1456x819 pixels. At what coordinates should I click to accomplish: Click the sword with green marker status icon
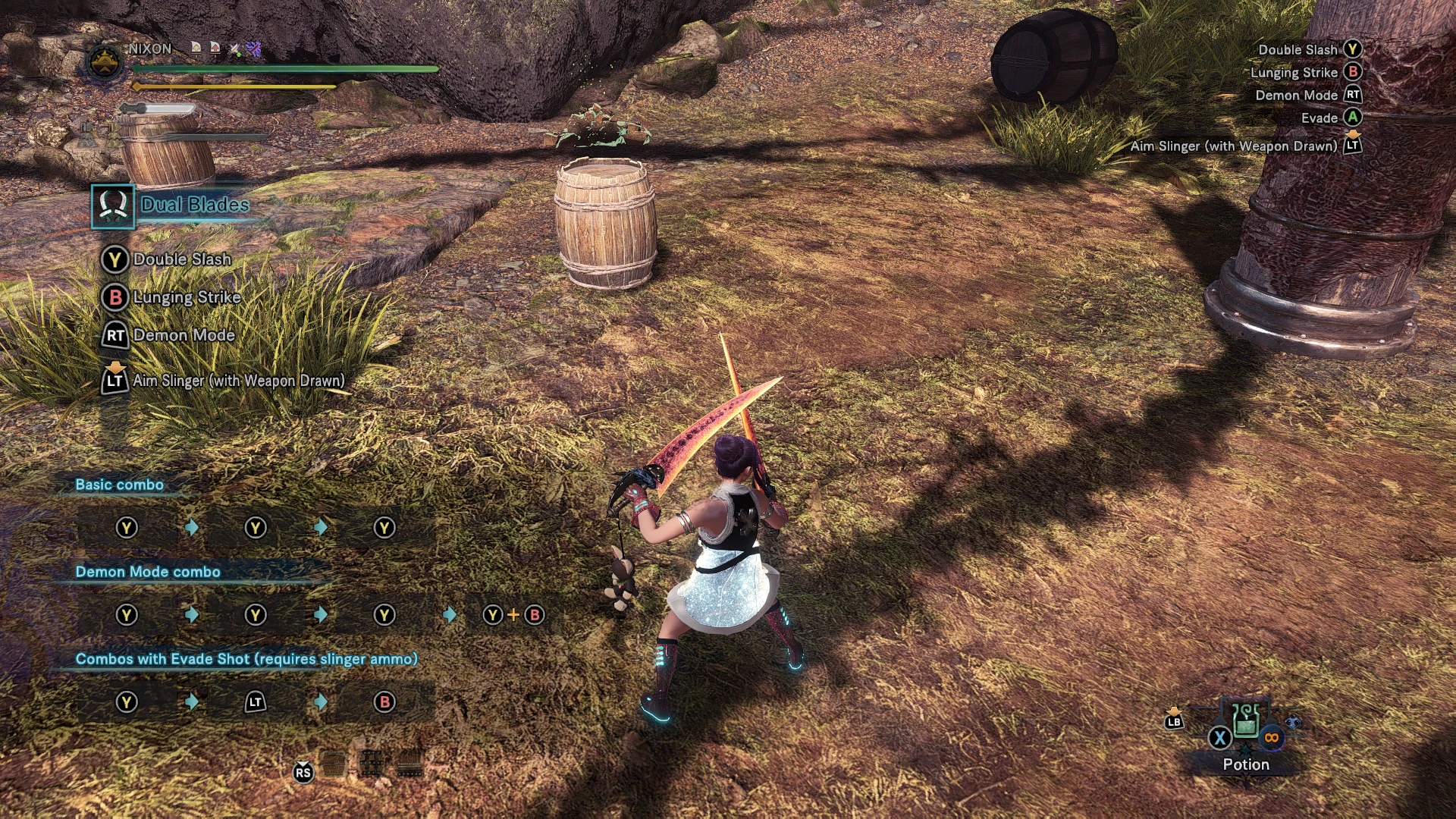tap(234, 49)
